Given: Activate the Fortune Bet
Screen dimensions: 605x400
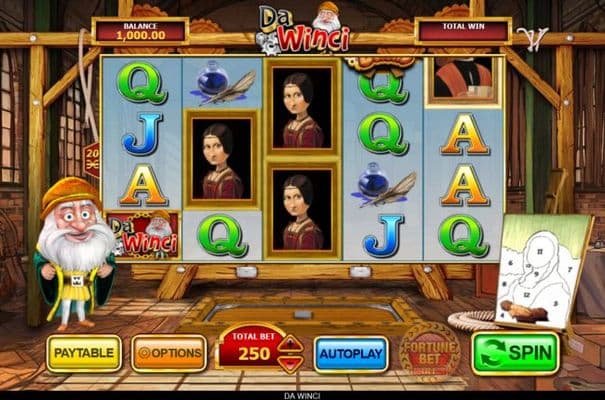Looking at the screenshot, I should click(x=428, y=348).
